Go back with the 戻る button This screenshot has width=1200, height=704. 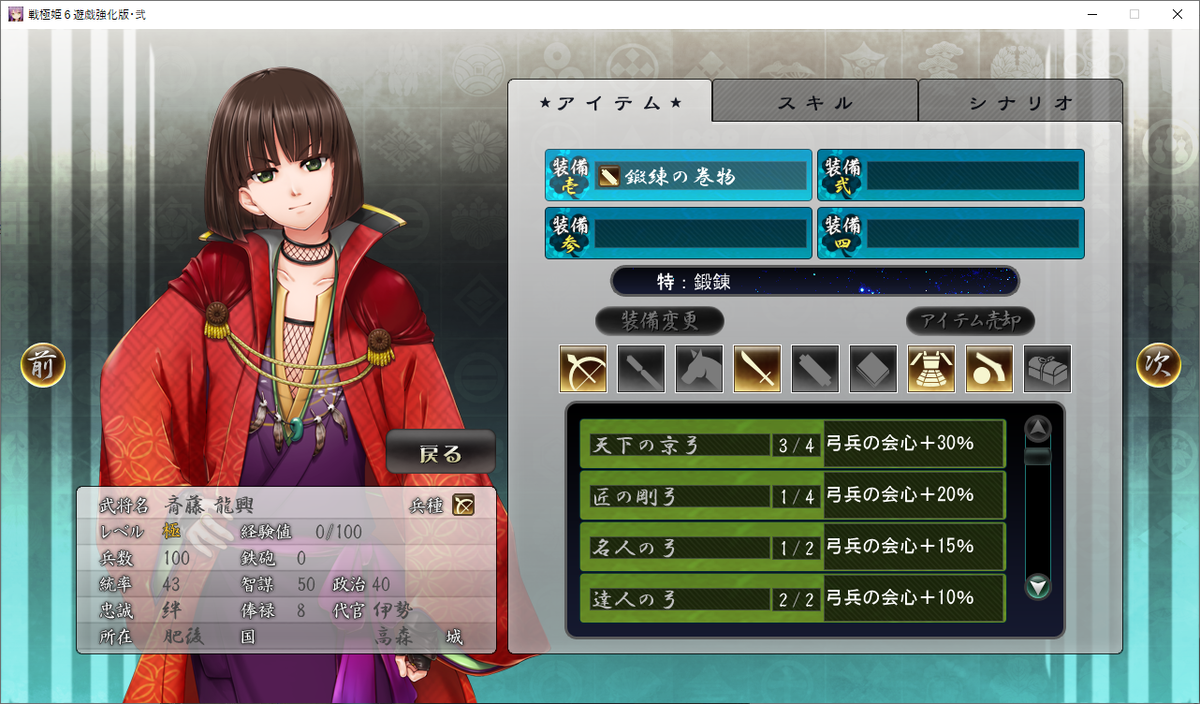(441, 454)
